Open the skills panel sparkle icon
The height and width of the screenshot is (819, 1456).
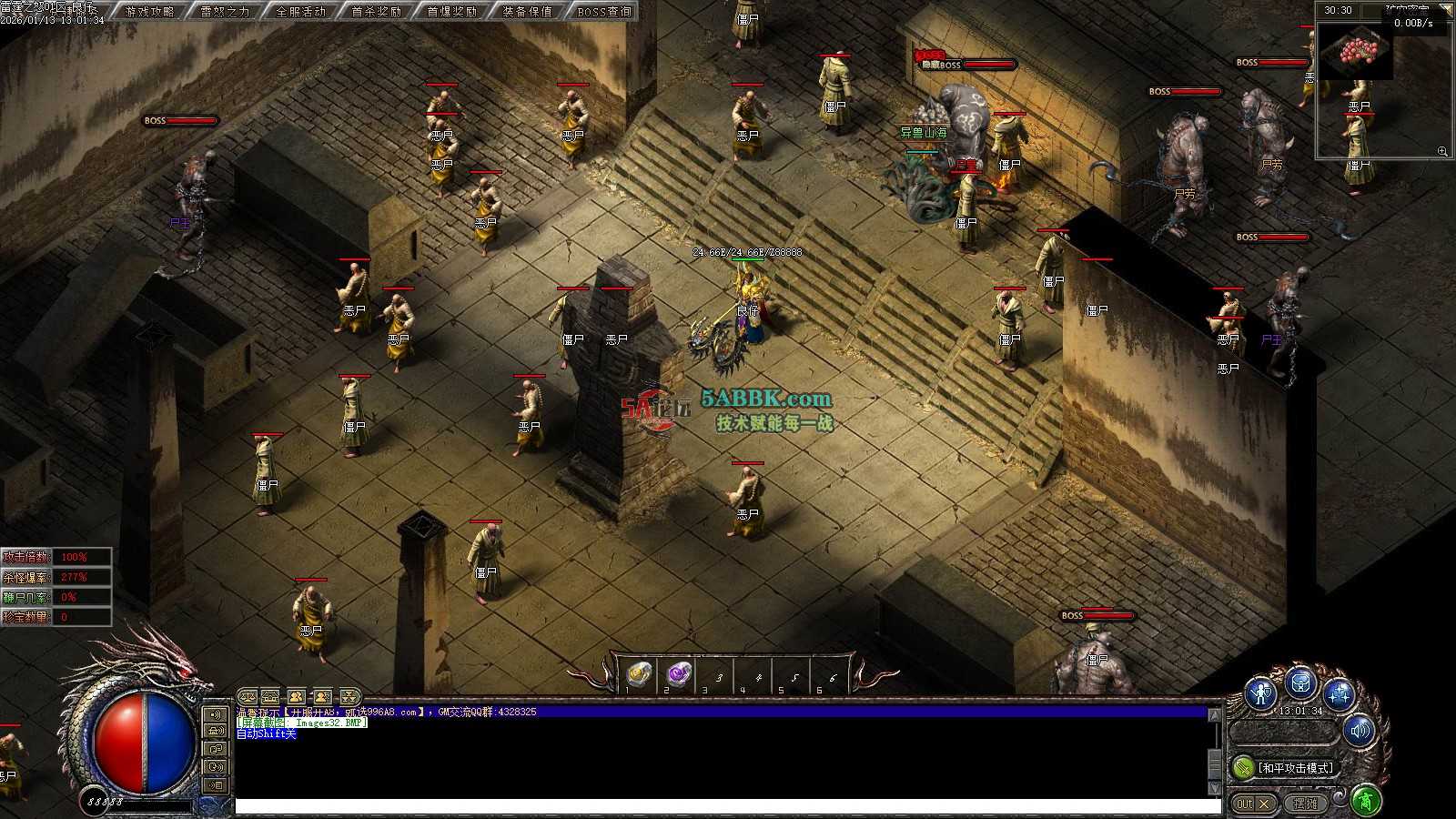1339,694
